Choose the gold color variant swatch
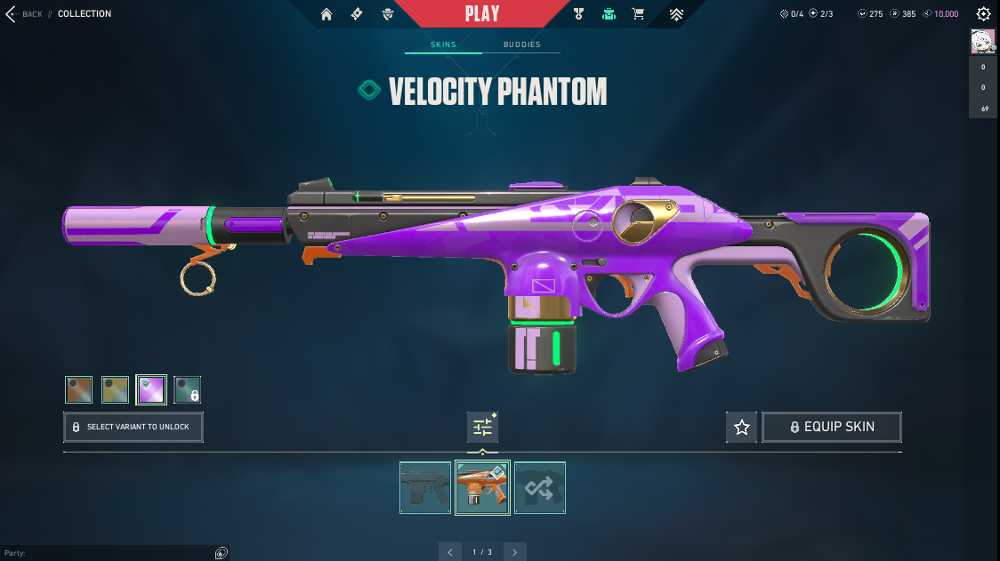Image resolution: width=1000 pixels, height=561 pixels. coord(115,390)
